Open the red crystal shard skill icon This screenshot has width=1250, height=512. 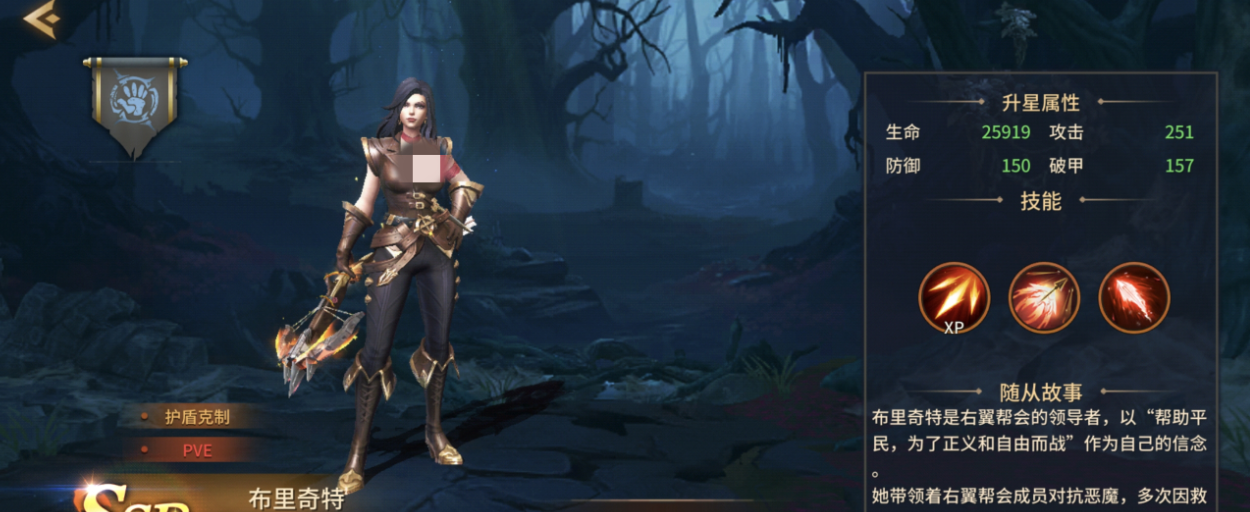[1134, 297]
